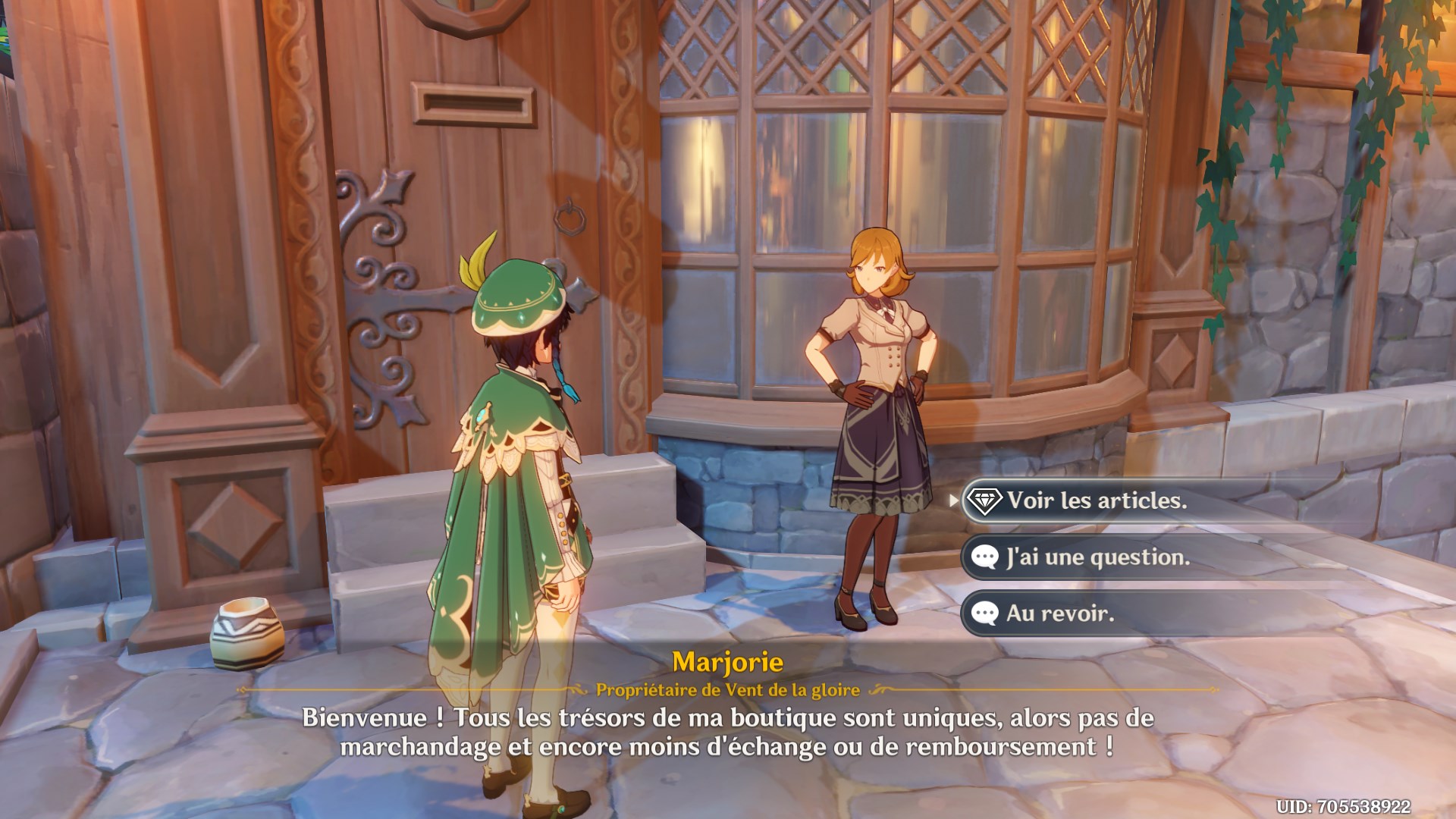The width and height of the screenshot is (1456, 819).
Task: Select the "J'ai une question." reply
Action: (x=1097, y=557)
